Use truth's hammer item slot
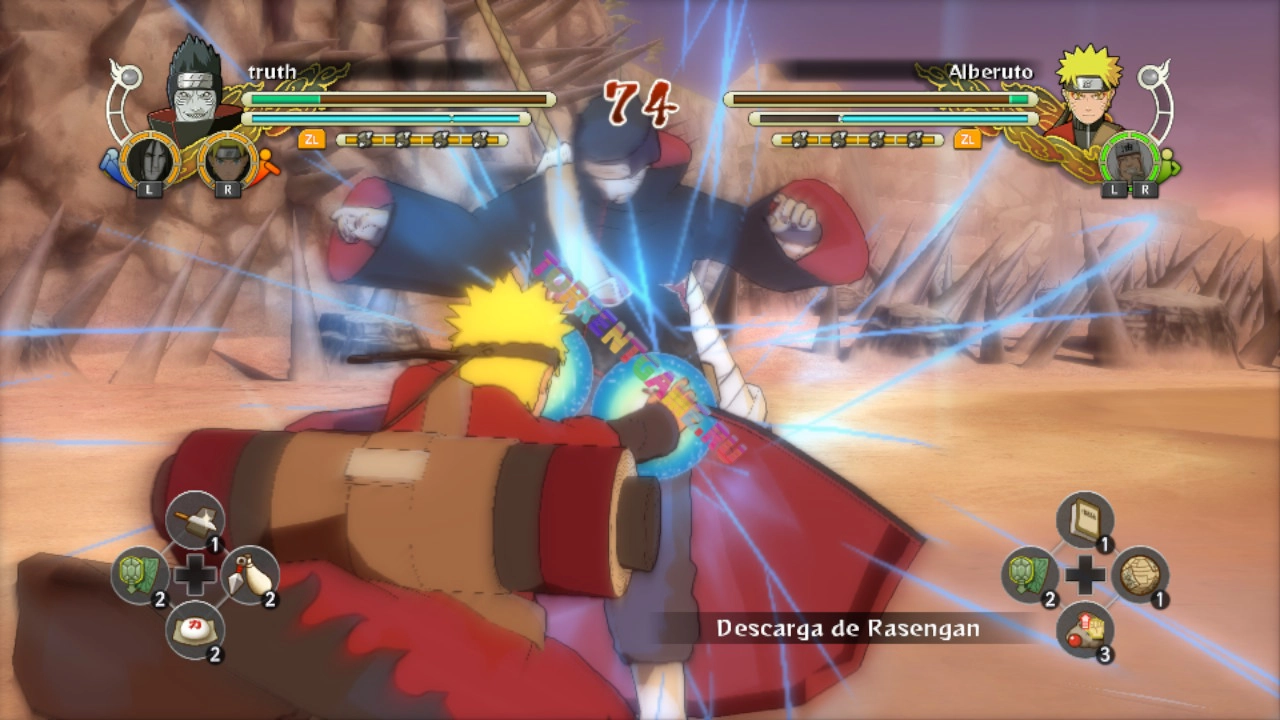This screenshot has width=1280, height=720. pyautogui.click(x=194, y=520)
